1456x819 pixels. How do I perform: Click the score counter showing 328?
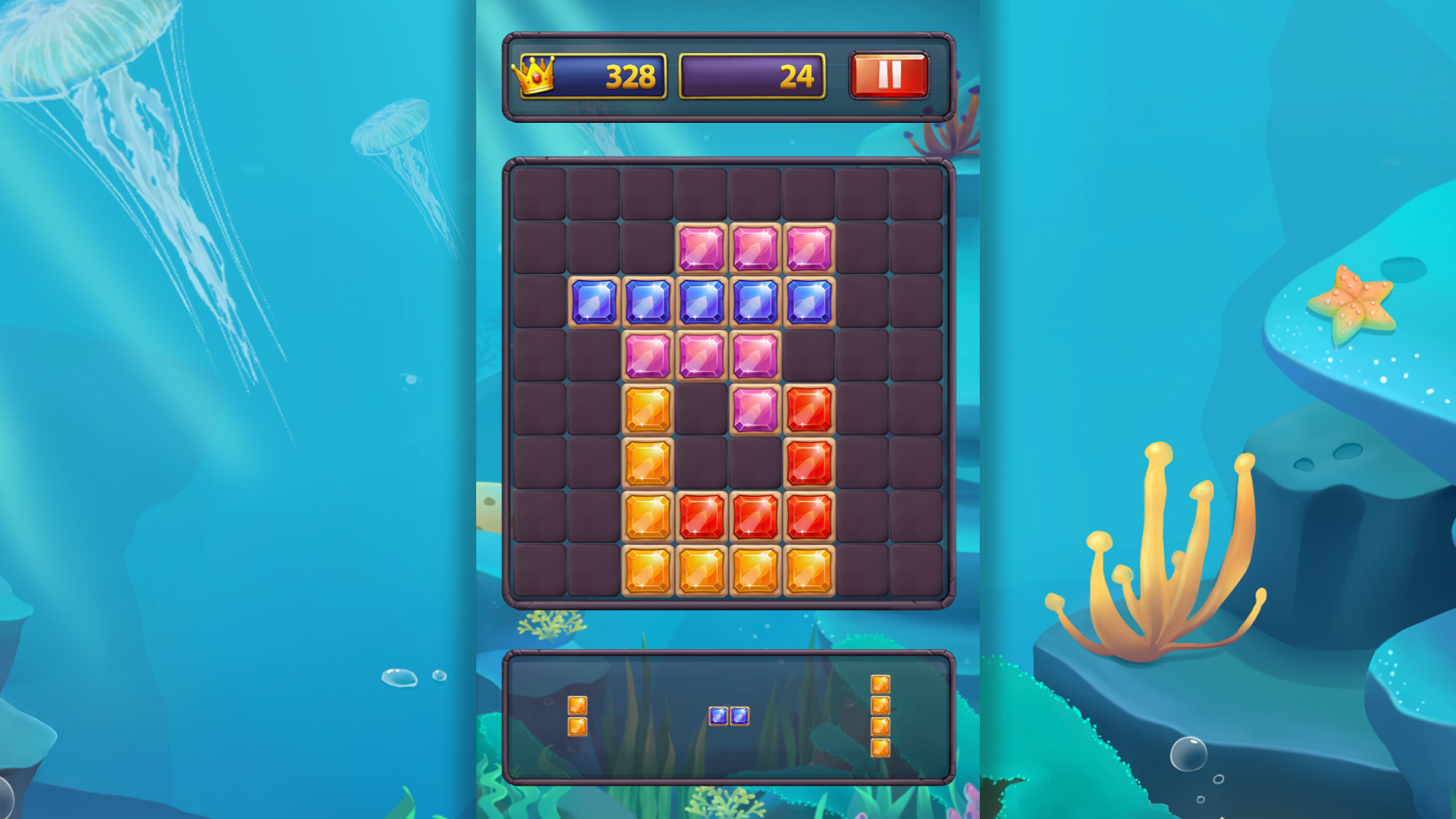tap(629, 76)
